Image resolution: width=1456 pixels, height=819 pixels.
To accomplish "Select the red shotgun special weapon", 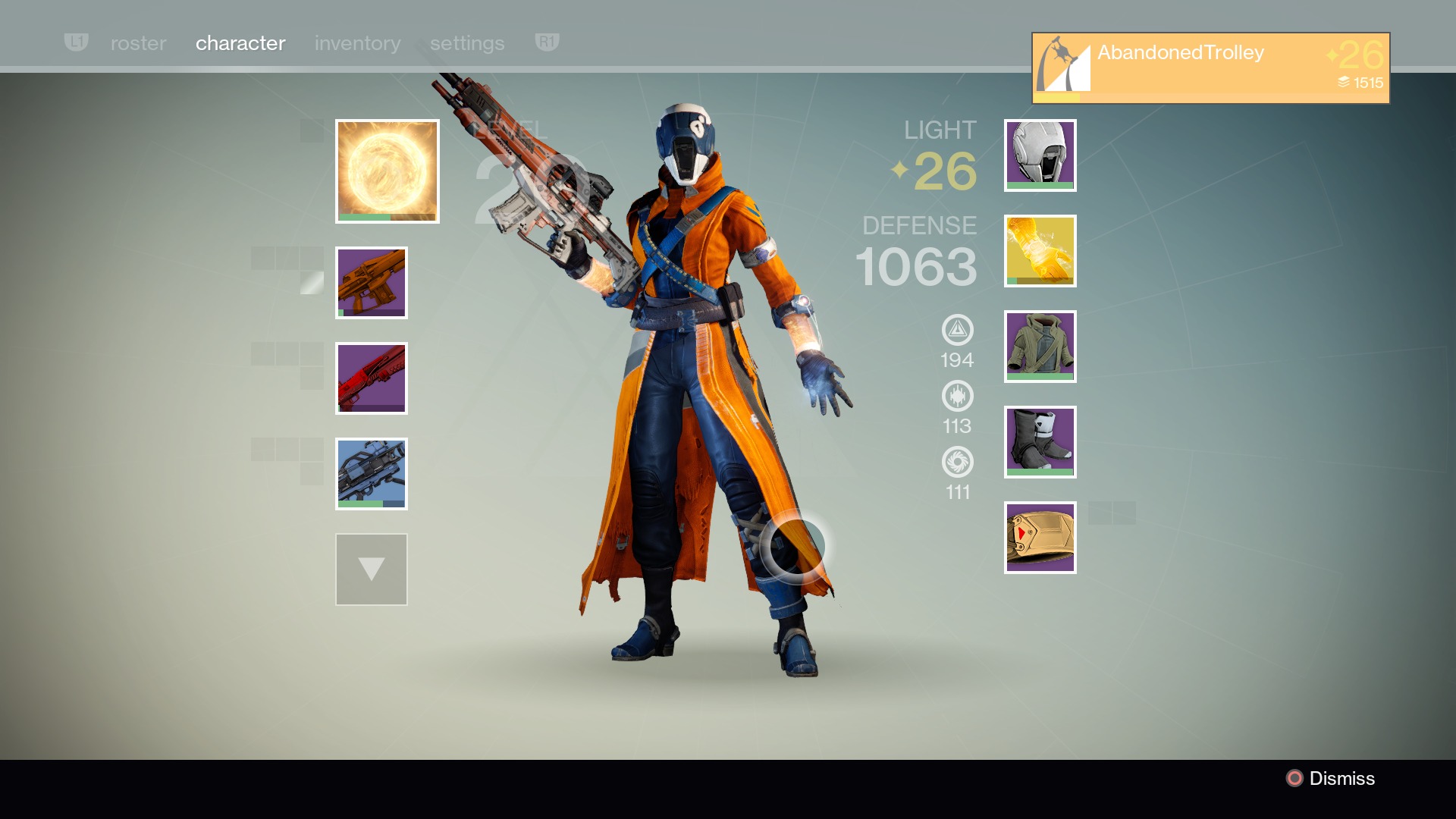I will coord(371,378).
